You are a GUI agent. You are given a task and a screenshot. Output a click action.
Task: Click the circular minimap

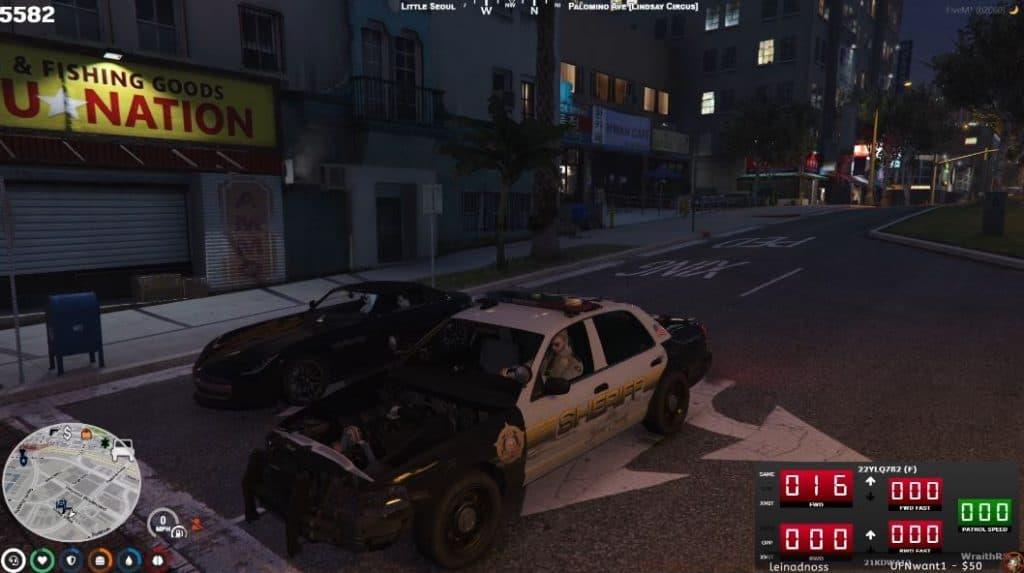pos(71,482)
